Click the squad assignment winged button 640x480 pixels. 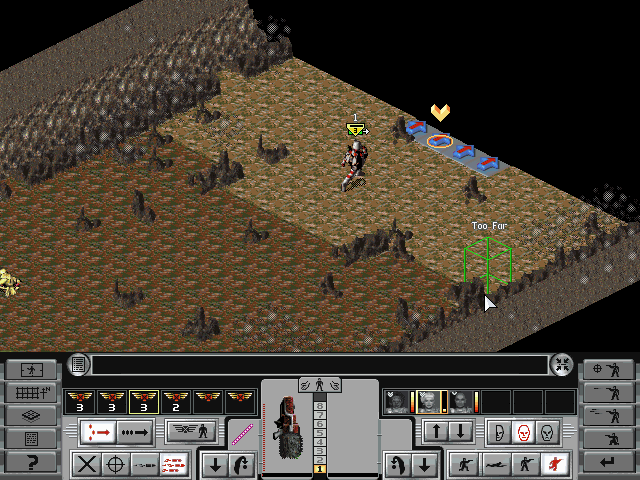pos(194,433)
